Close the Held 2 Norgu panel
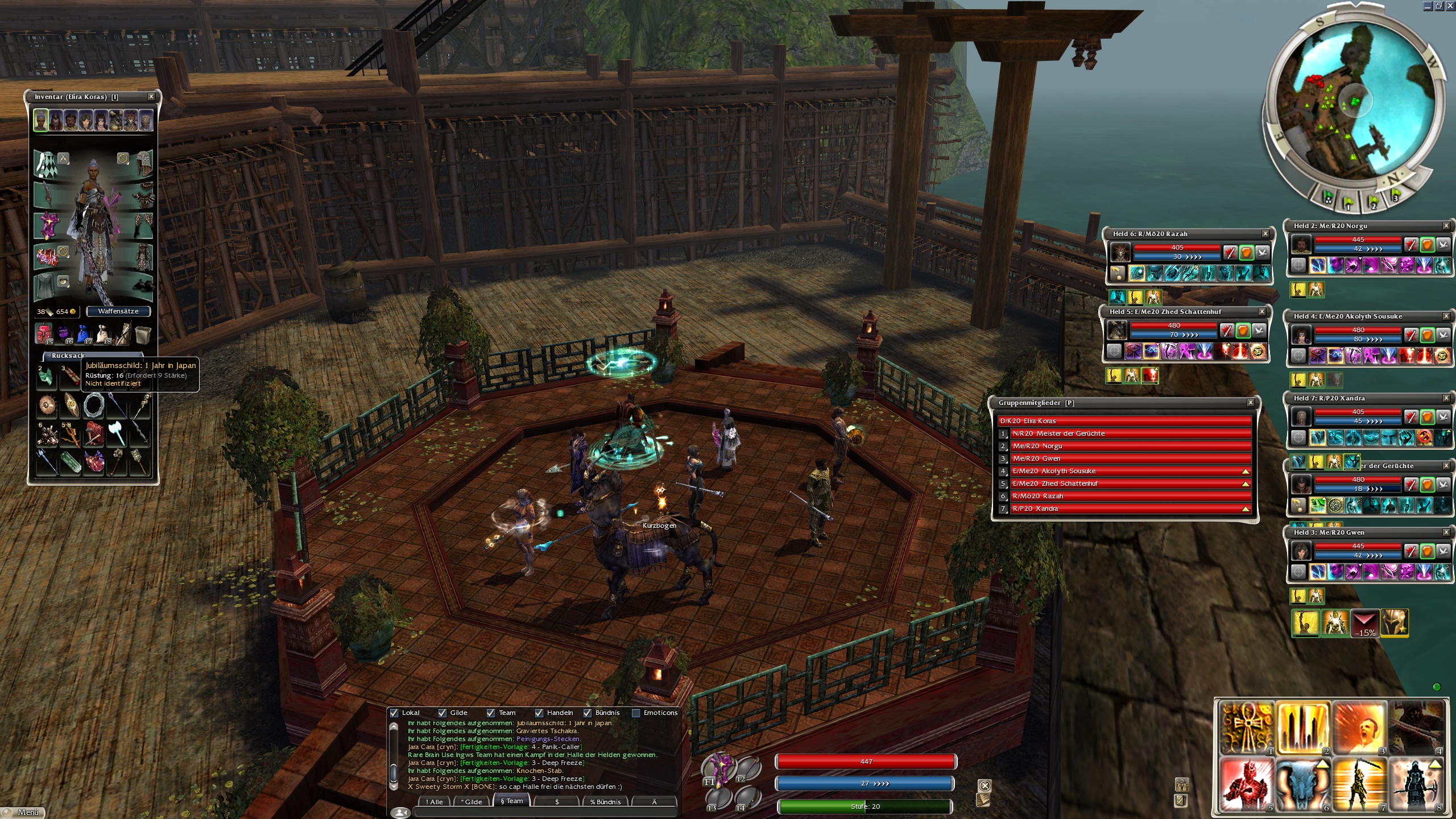Screen dimensions: 1456x819 click(x=1446, y=226)
